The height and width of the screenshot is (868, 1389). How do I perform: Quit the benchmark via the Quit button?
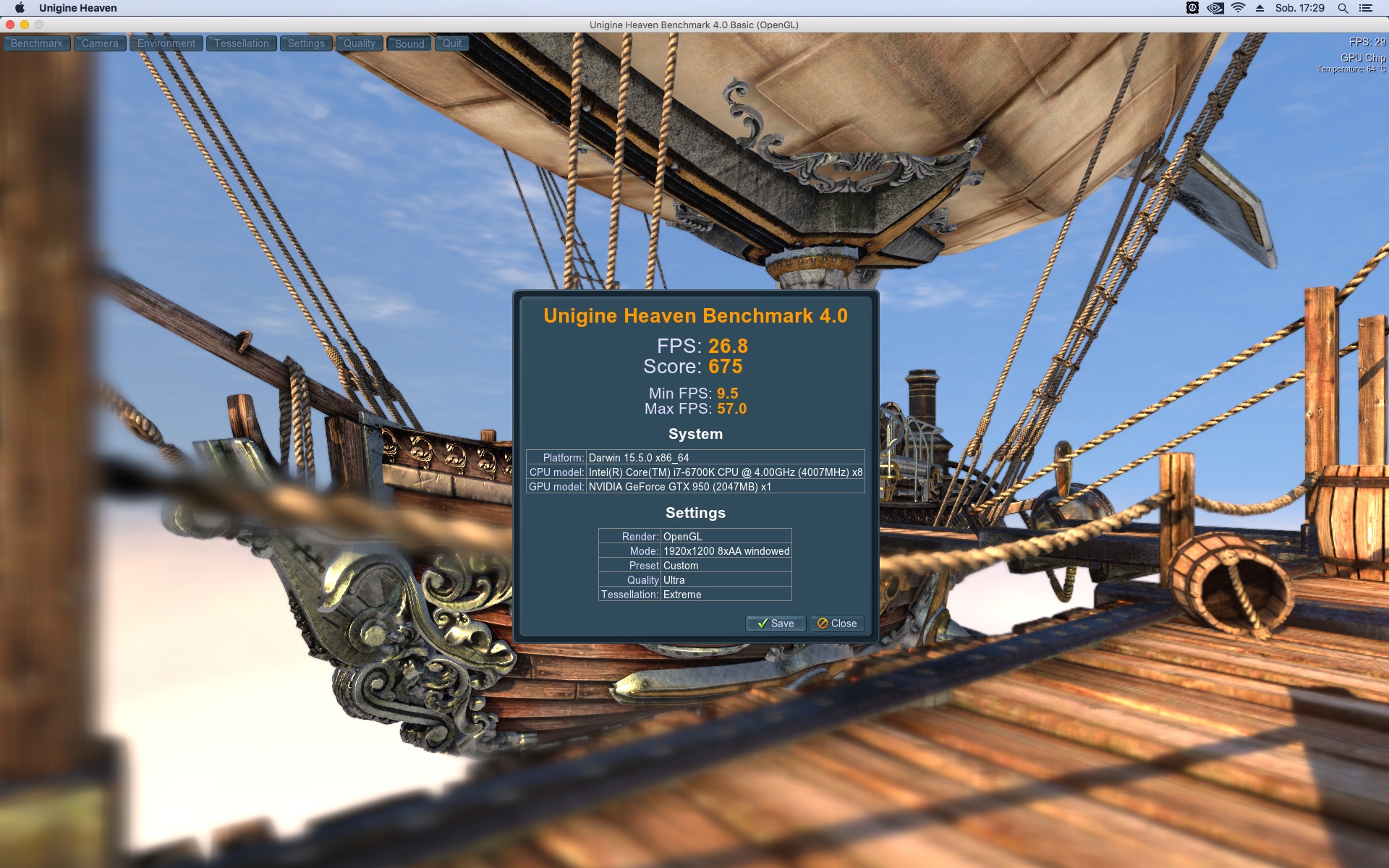pyautogui.click(x=452, y=43)
